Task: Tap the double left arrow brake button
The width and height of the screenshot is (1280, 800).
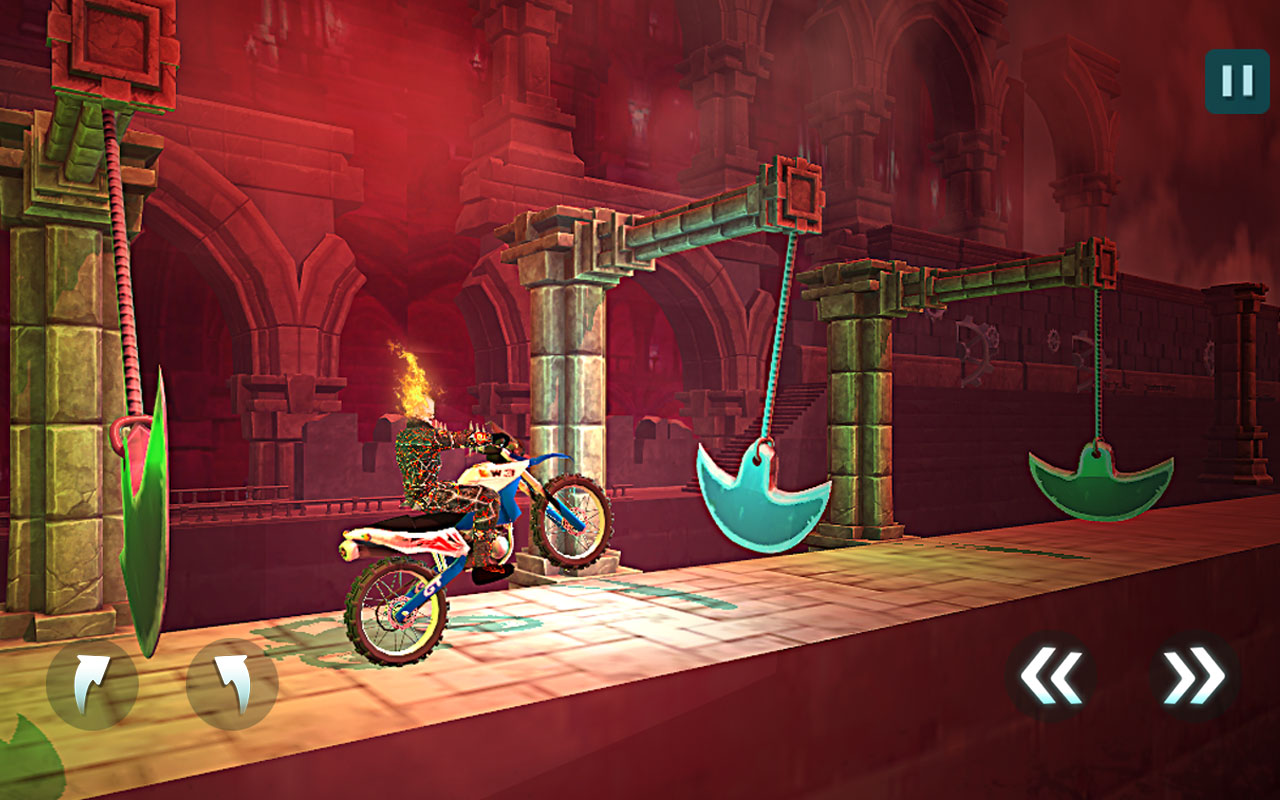Action: (1050, 677)
